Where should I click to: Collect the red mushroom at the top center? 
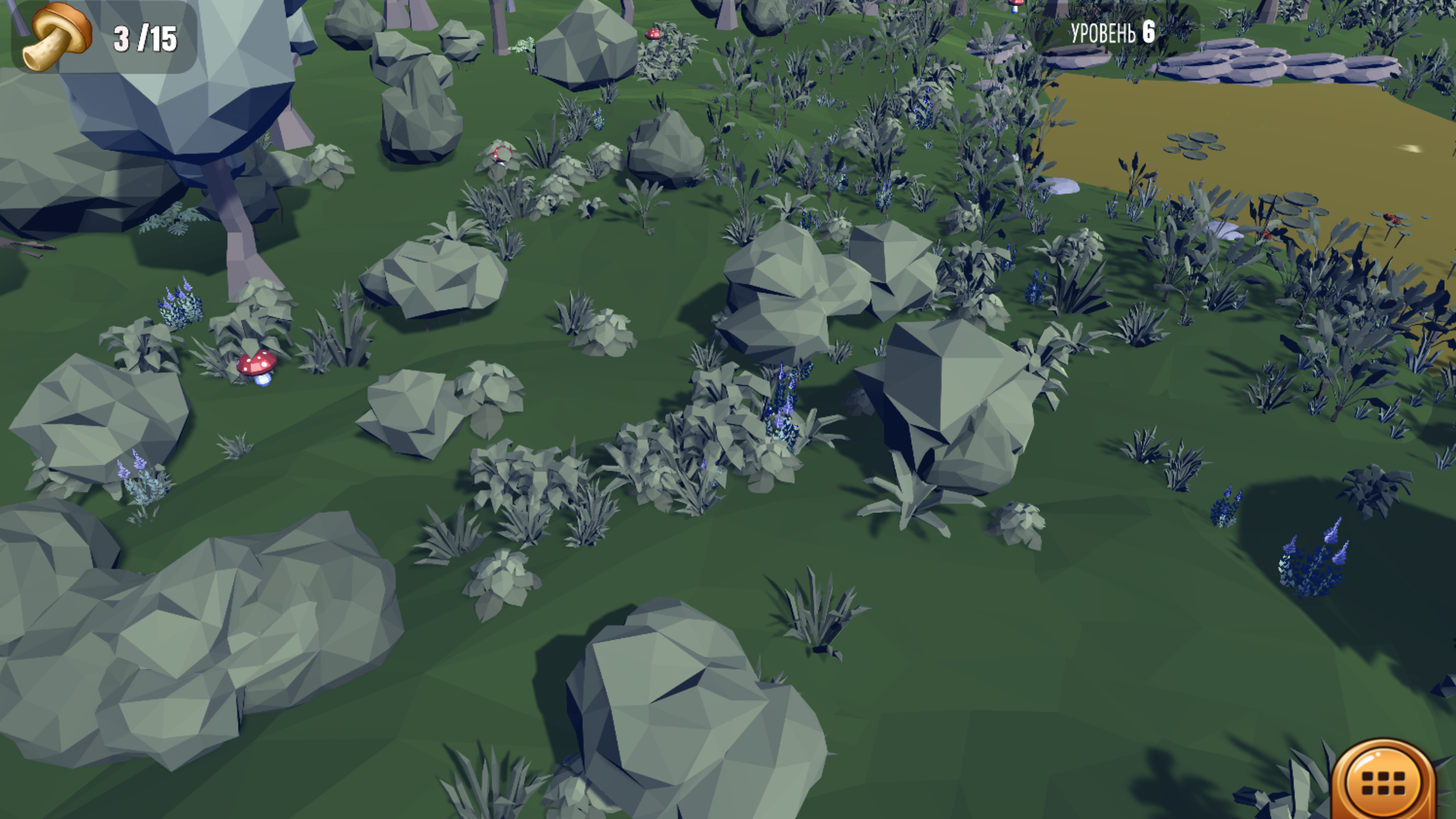(652, 35)
